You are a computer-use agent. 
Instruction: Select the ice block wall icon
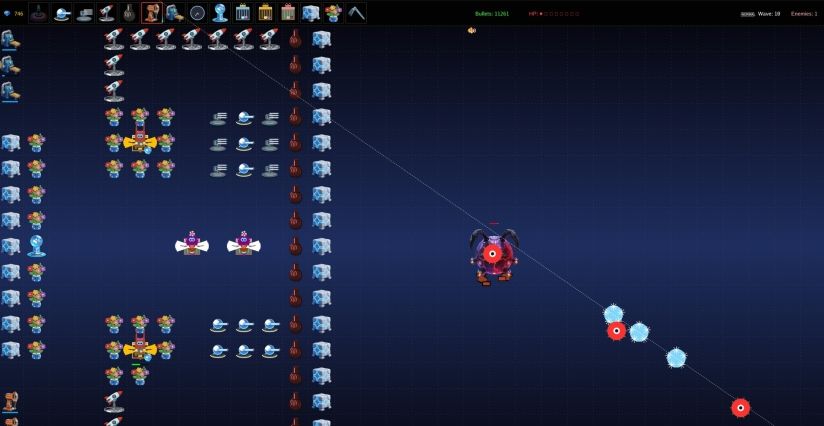pyautogui.click(x=310, y=13)
